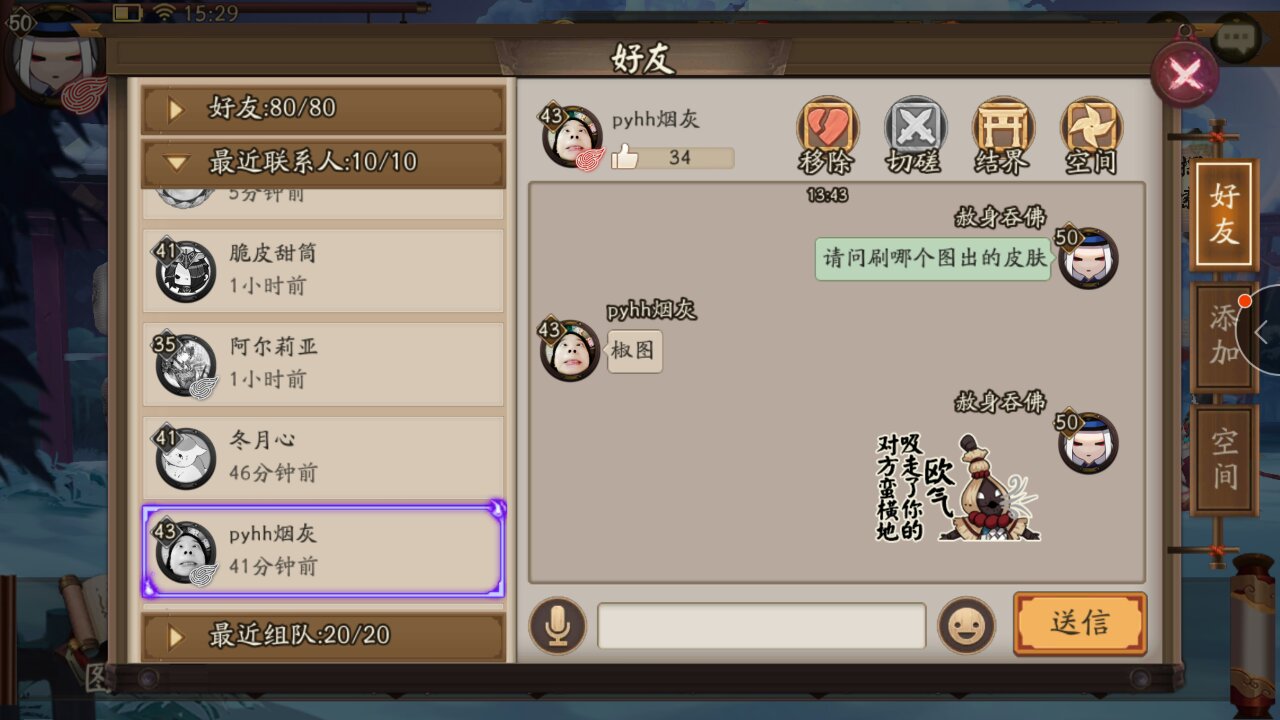Expand the 最近组队 recent teams section
1280x720 pixels.
322,636
